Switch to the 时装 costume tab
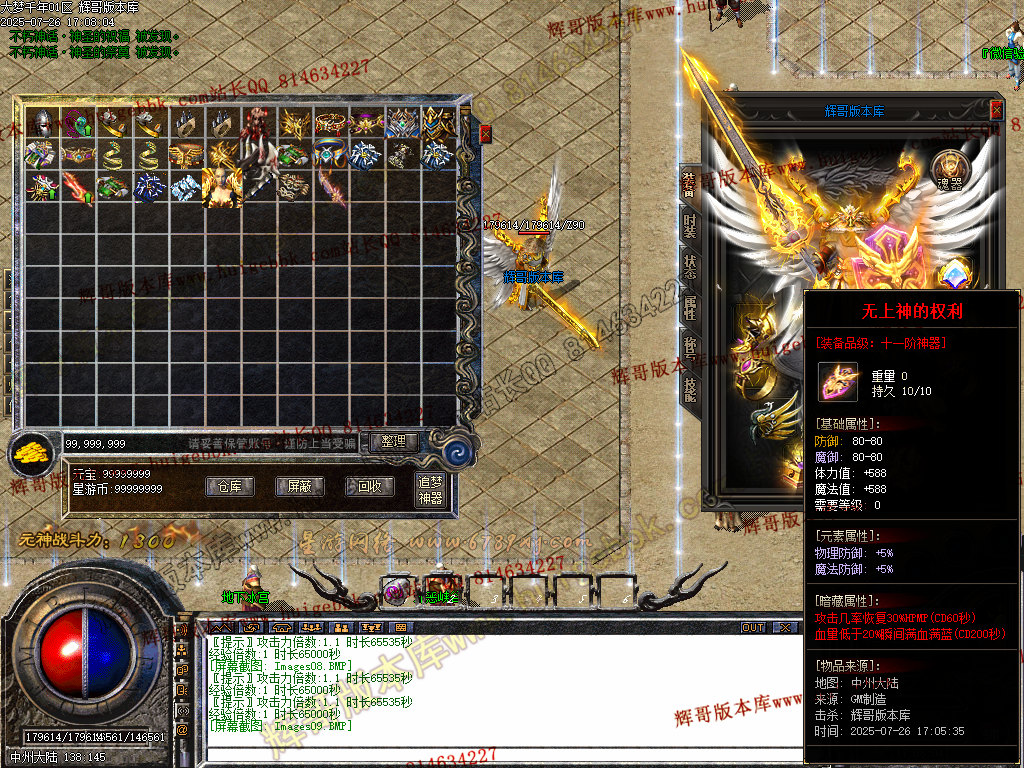 [690, 224]
